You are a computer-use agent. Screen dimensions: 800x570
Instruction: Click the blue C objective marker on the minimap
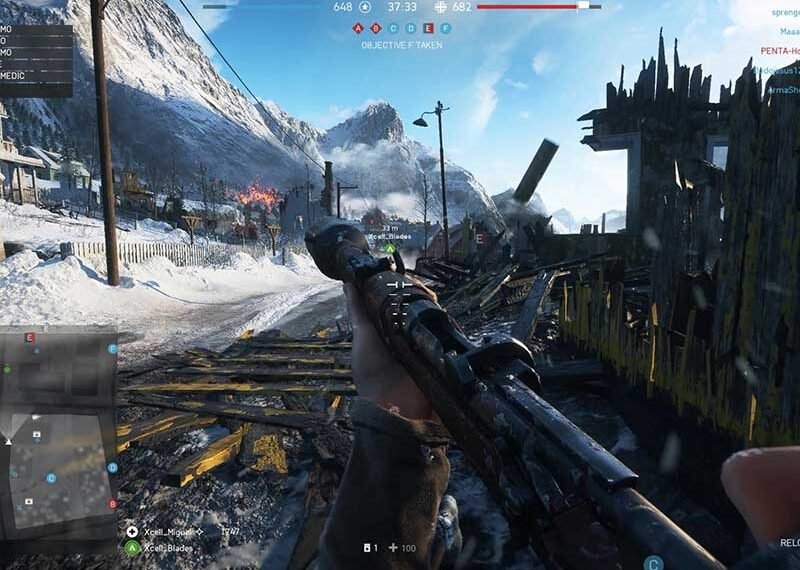51,478
